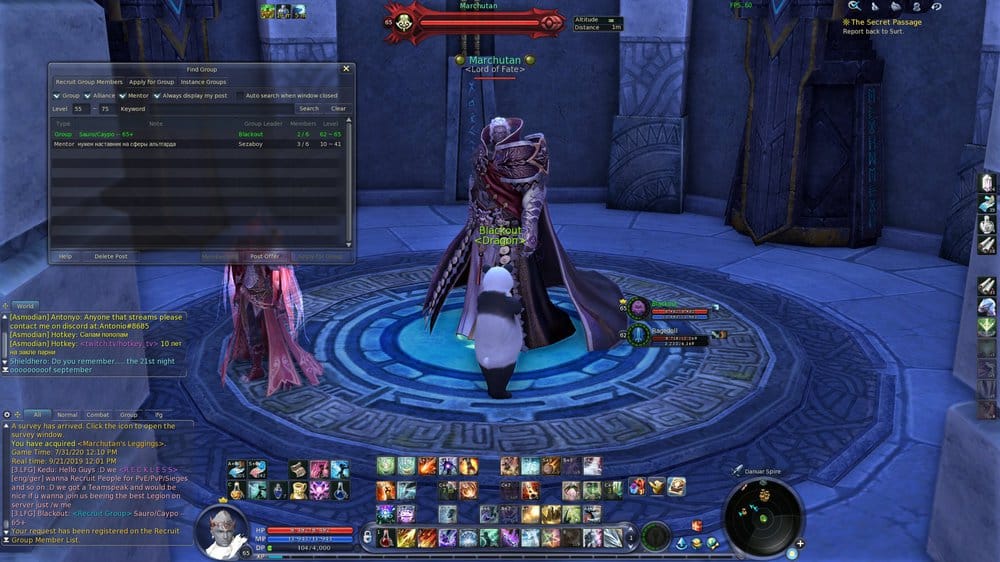Viewport: 1000px width, 562px height.
Task: Show the Group chat tab
Action: coord(128,414)
